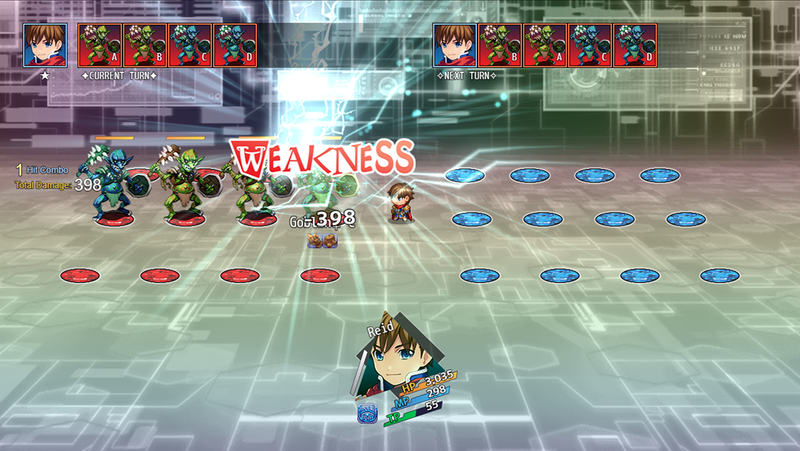
Task: Select goblin C in the next turn row
Action: pyautogui.click(x=590, y=45)
